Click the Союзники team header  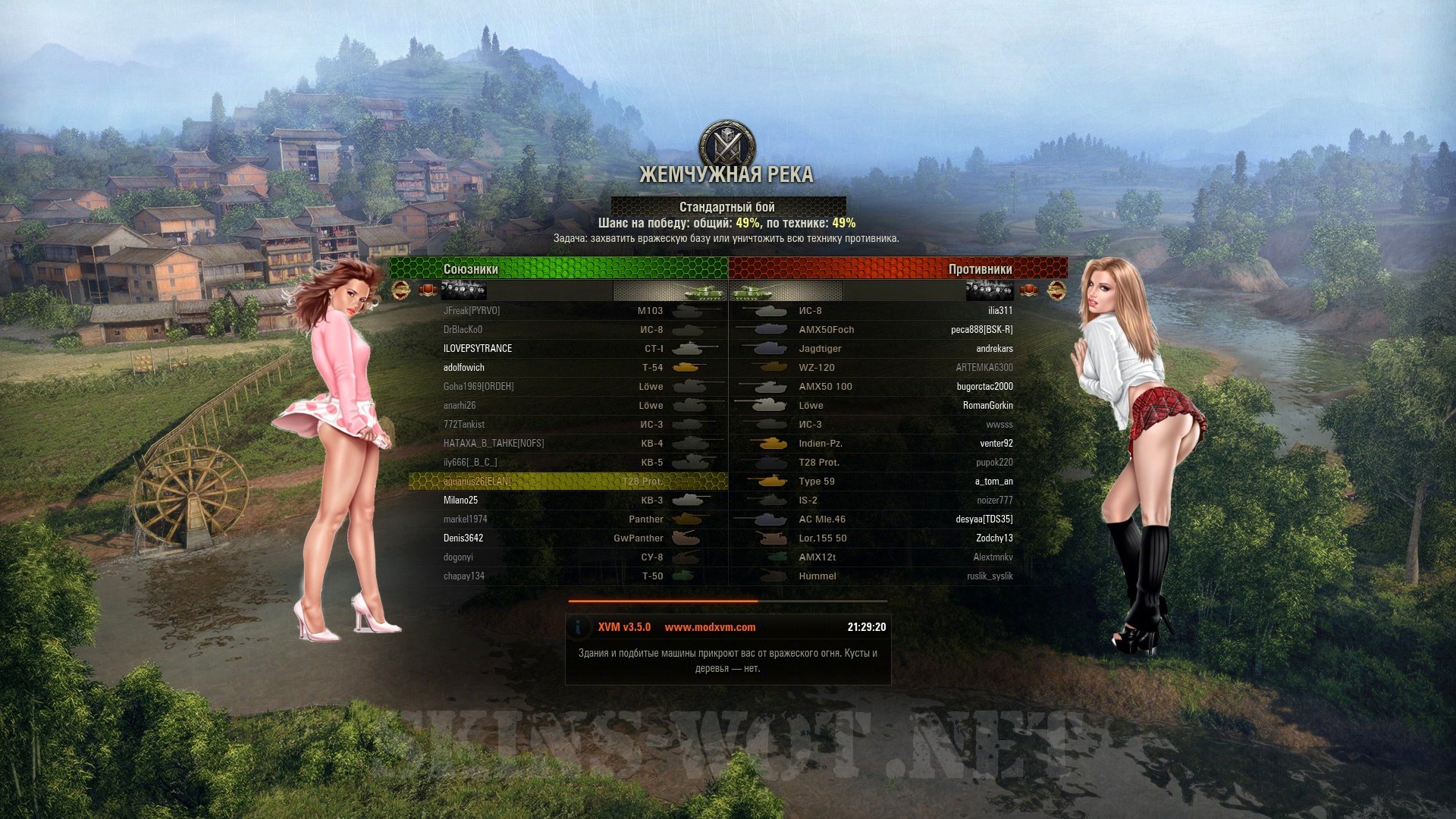[471, 269]
